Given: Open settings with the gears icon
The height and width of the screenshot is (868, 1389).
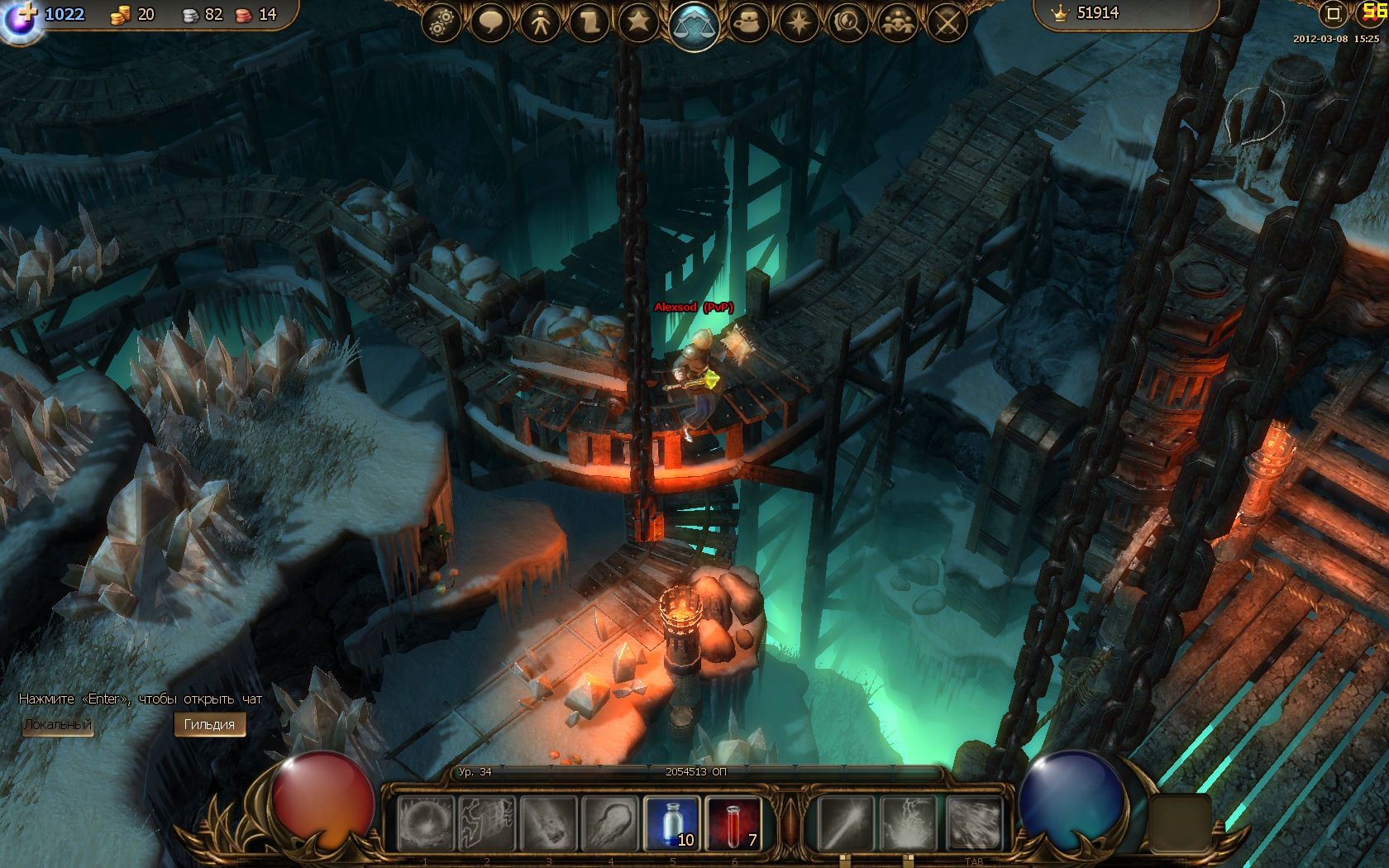Looking at the screenshot, I should tap(442, 23).
